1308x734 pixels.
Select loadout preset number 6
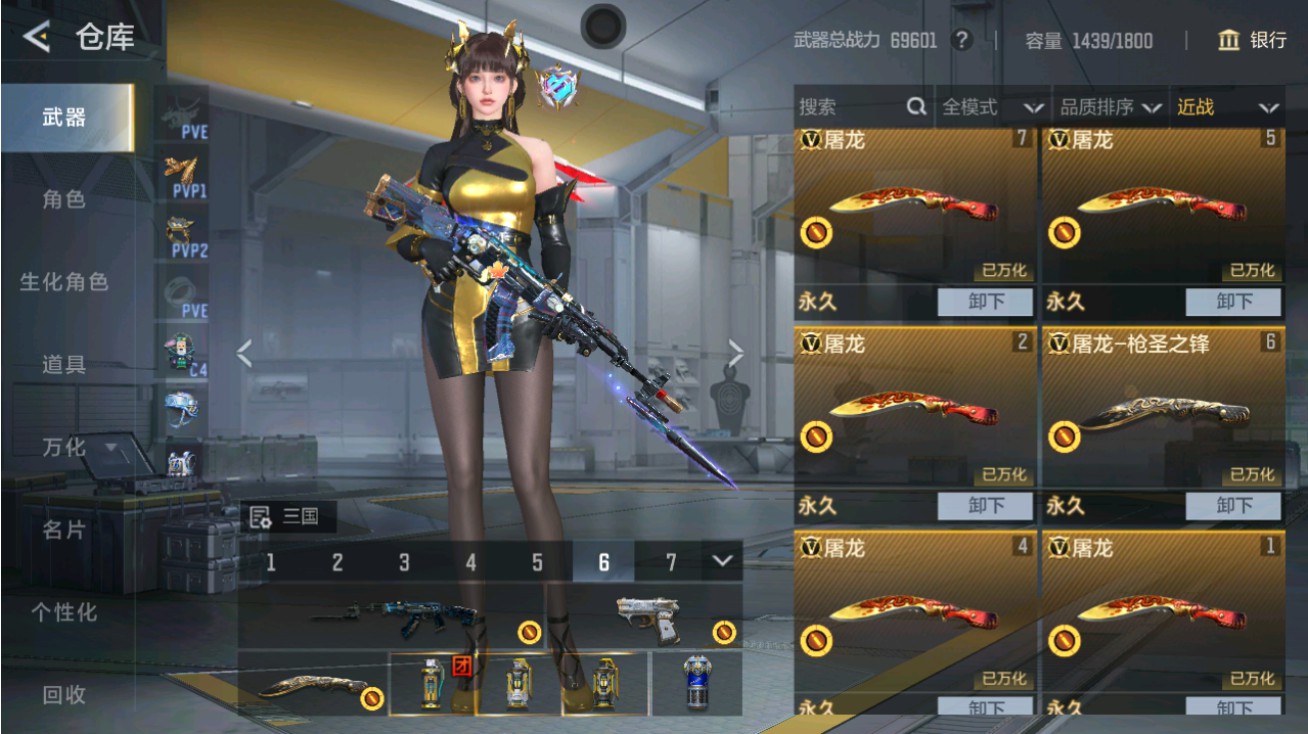(604, 561)
